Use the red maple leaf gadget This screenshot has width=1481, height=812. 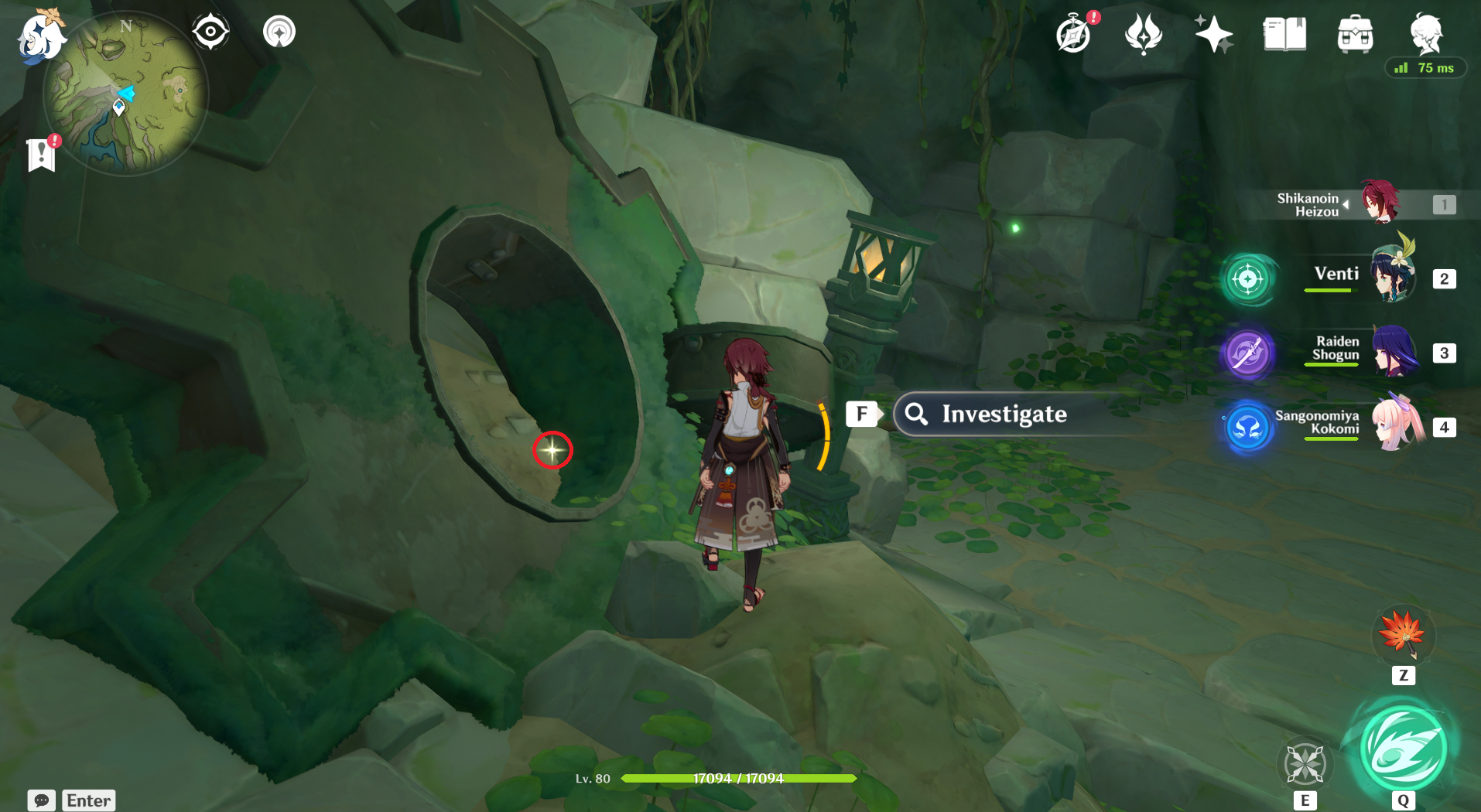pyautogui.click(x=1403, y=635)
